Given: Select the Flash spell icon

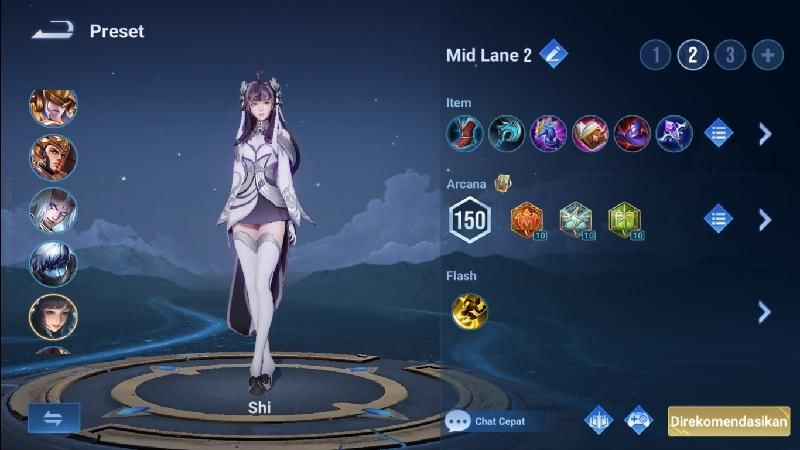Looking at the screenshot, I should (x=468, y=312).
